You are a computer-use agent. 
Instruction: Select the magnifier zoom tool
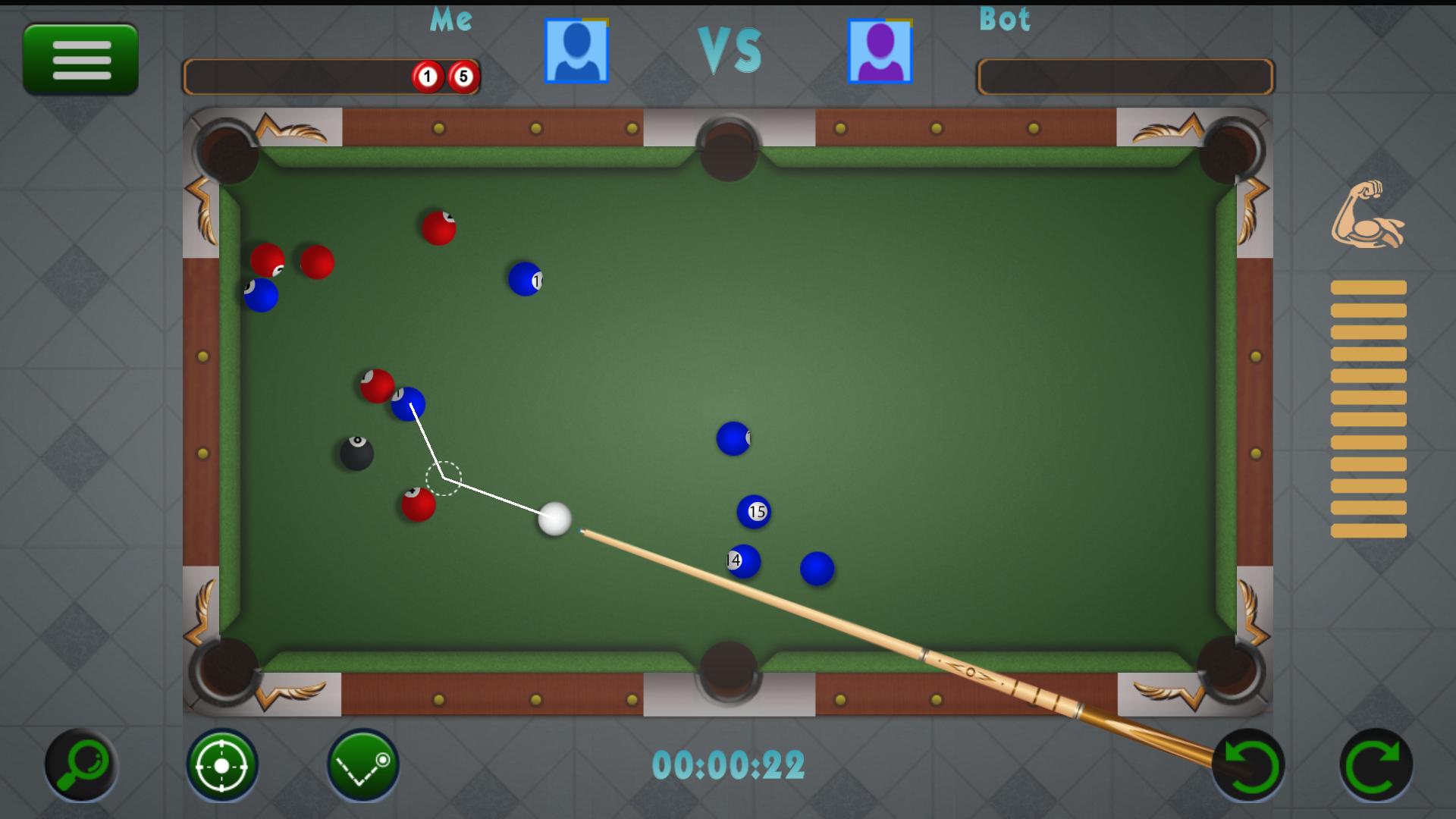81,764
